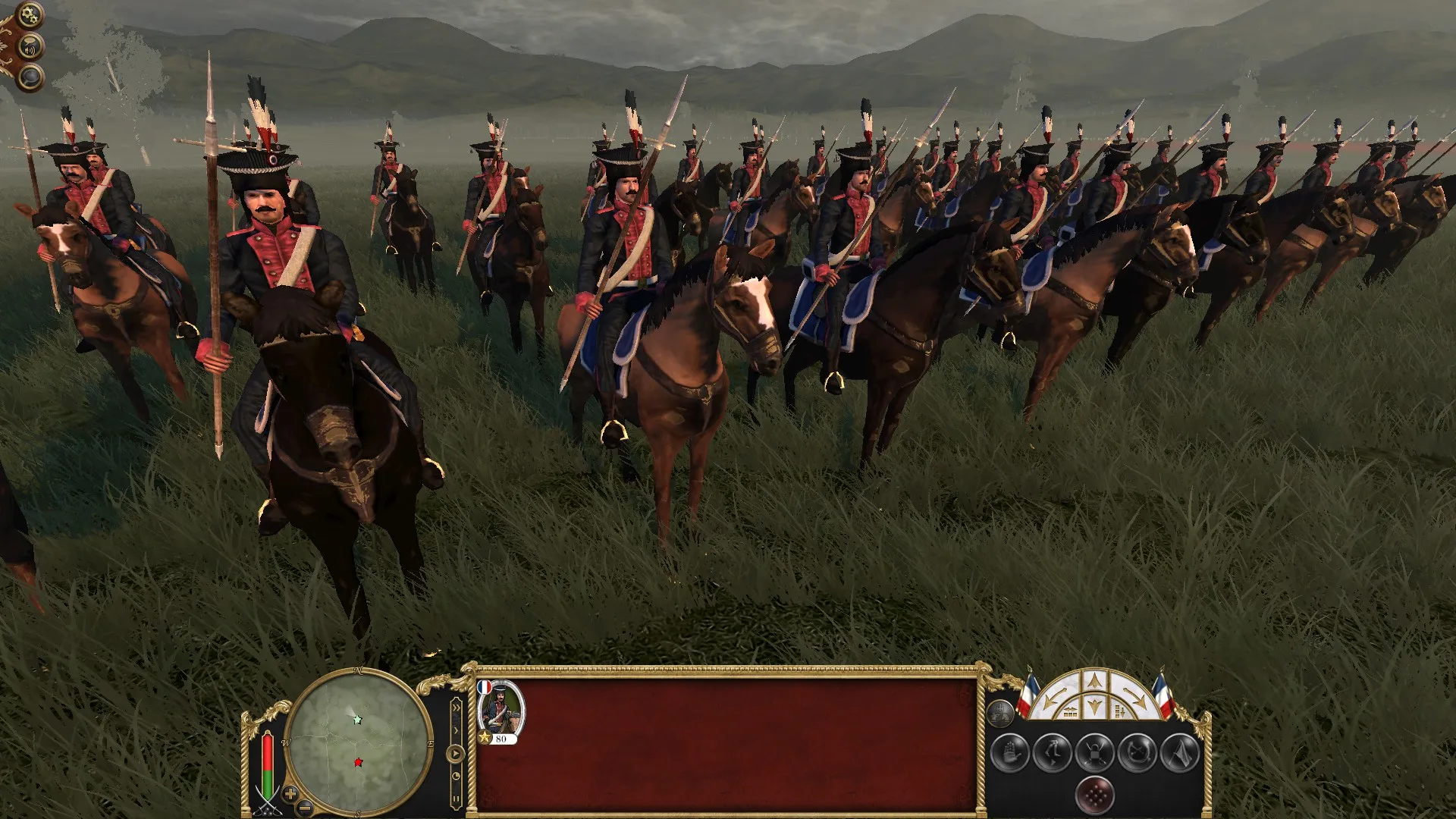Select the French cavalry unit card portrait
Viewport: 1456px width, 819px height.
(x=503, y=709)
